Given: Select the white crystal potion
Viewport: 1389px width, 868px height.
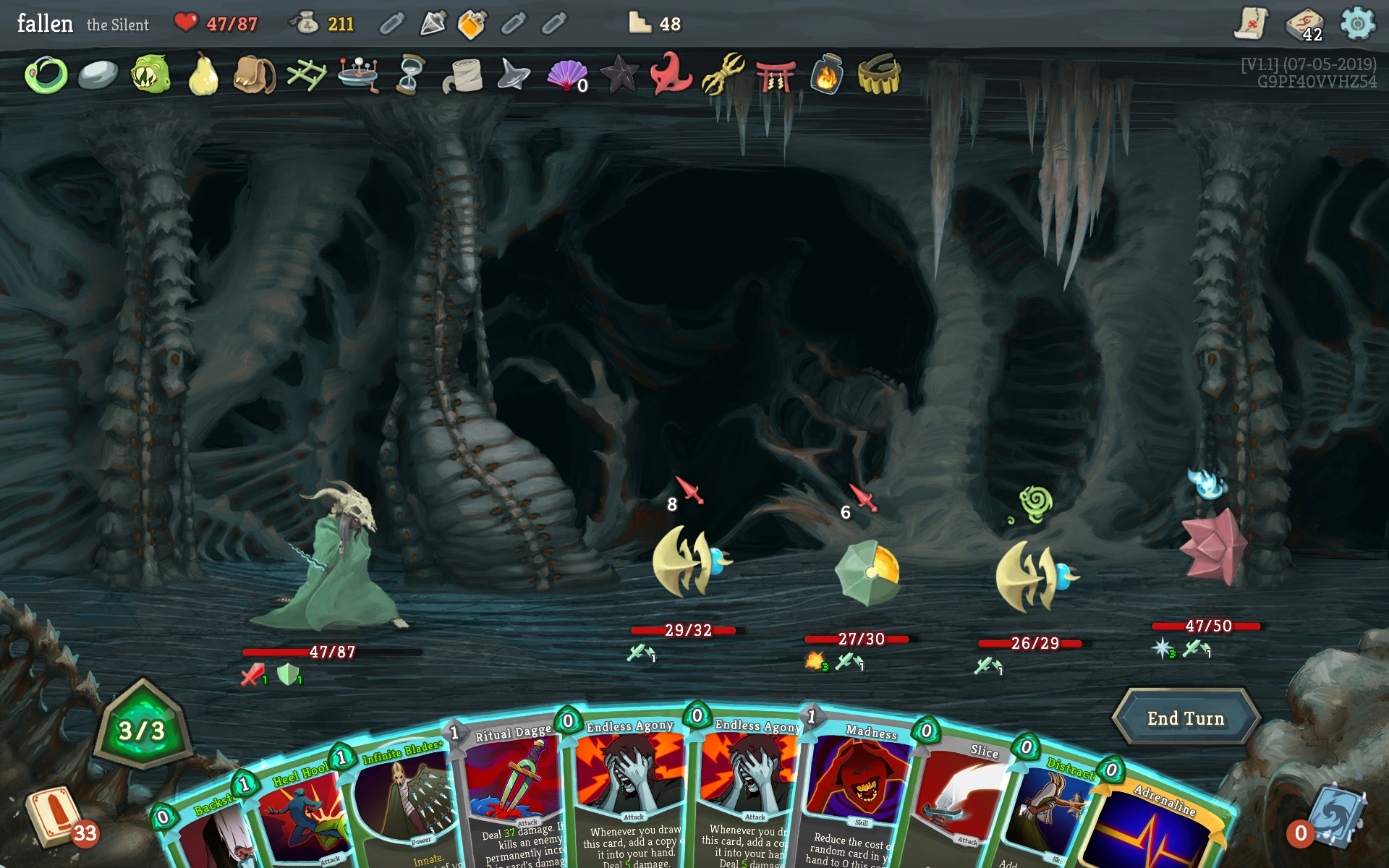Looking at the screenshot, I should point(432,24).
